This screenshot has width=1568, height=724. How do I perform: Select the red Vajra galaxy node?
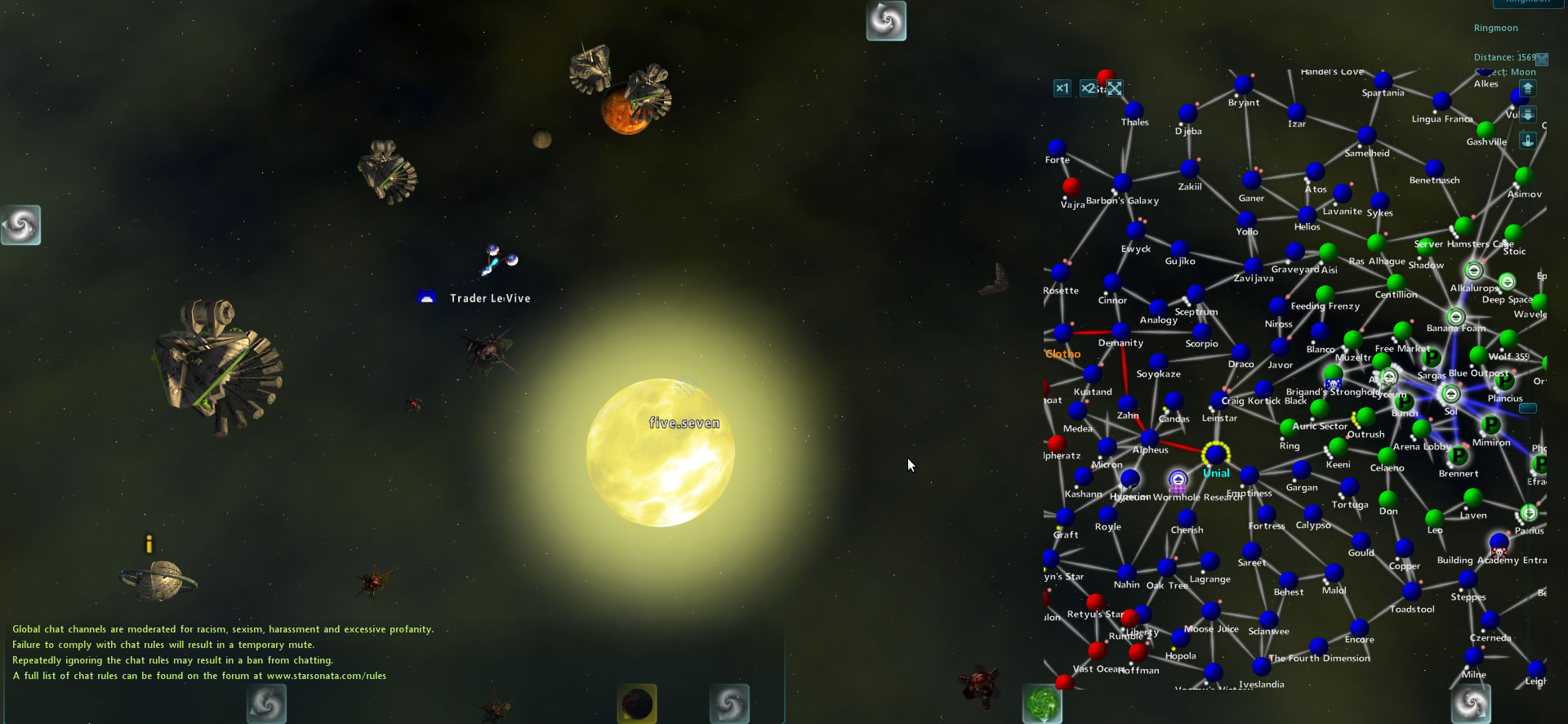point(1071,186)
